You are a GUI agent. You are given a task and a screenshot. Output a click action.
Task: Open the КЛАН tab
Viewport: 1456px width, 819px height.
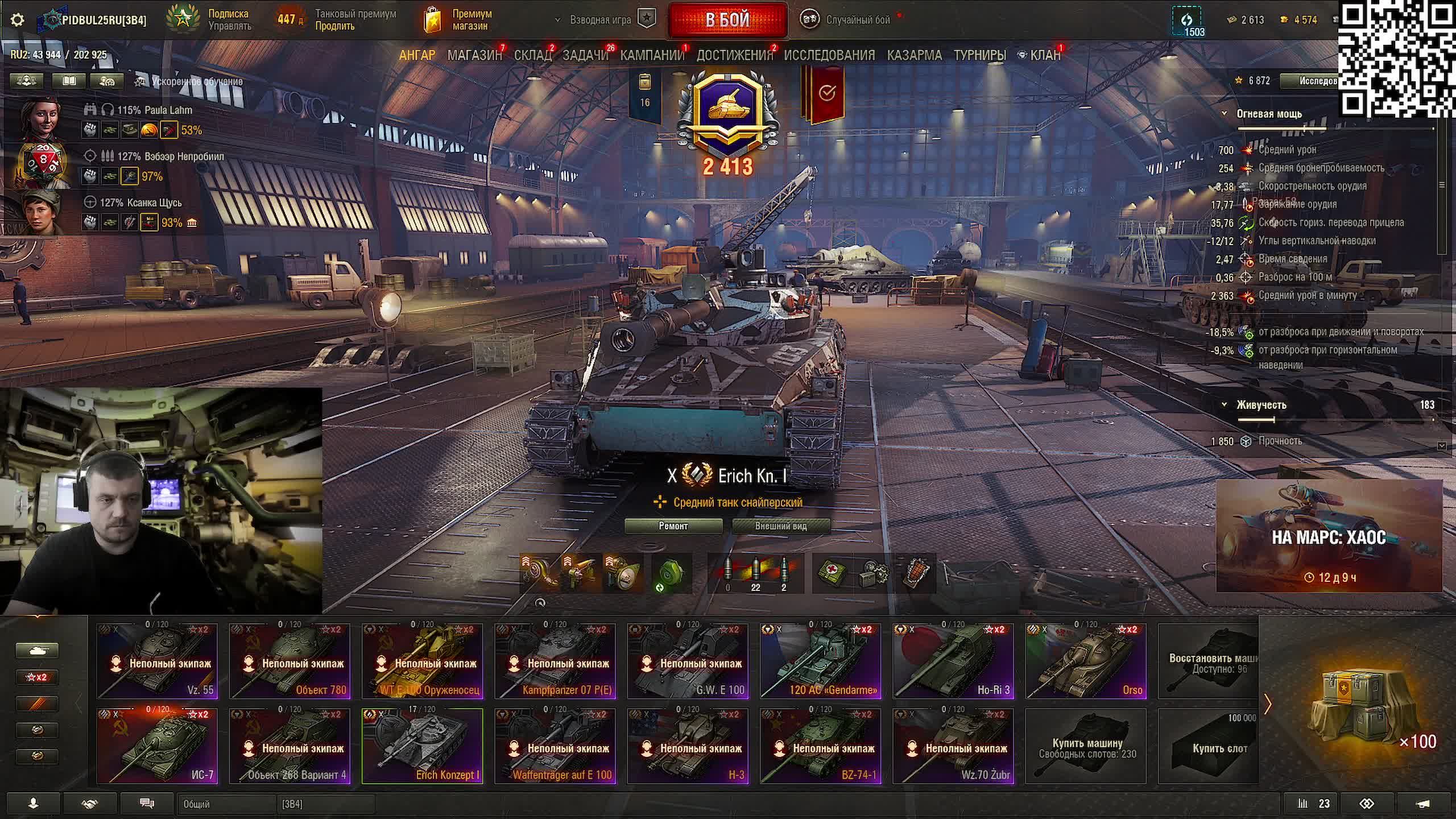pyautogui.click(x=1045, y=55)
